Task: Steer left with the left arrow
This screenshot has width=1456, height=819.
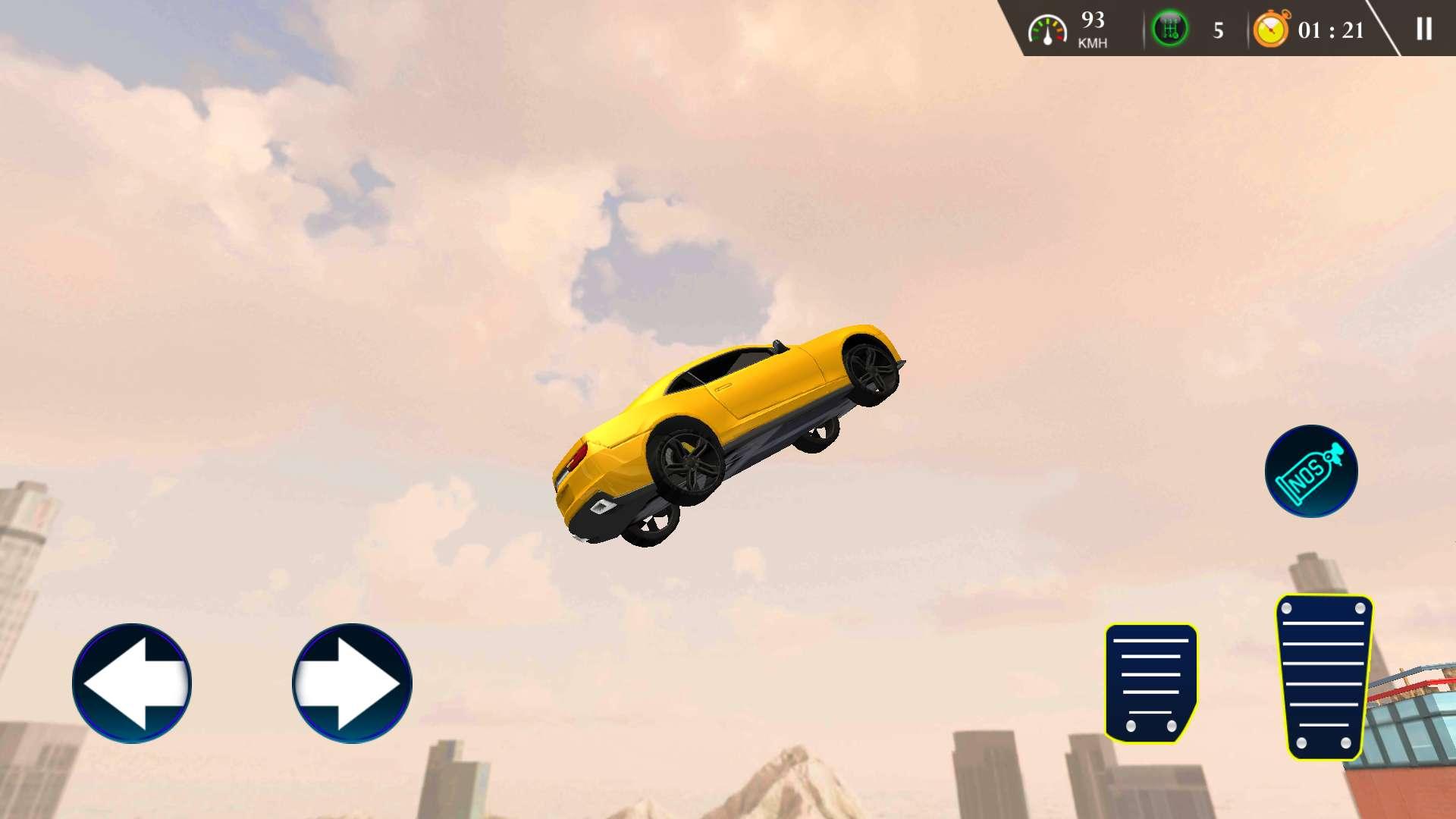Action: [x=132, y=683]
